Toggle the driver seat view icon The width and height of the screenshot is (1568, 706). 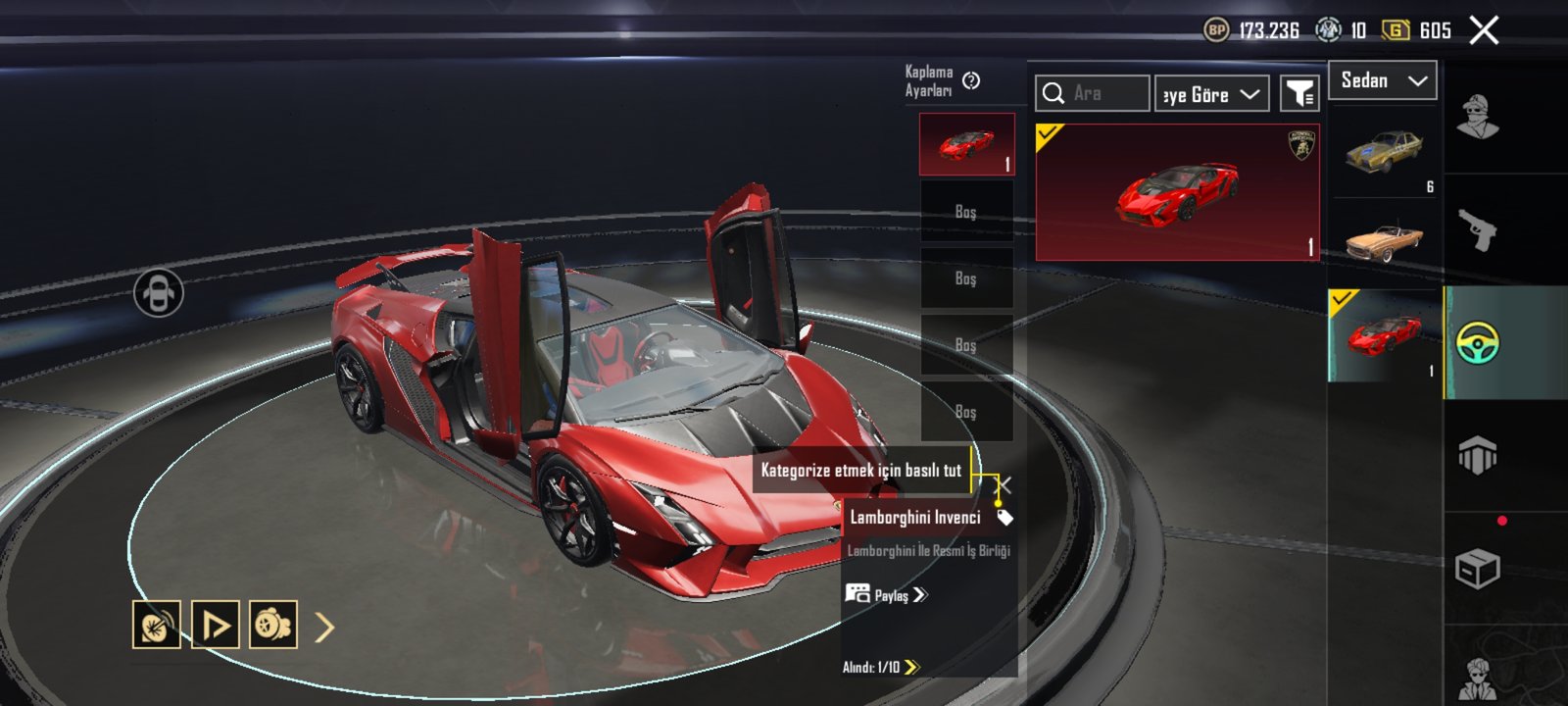click(x=159, y=292)
